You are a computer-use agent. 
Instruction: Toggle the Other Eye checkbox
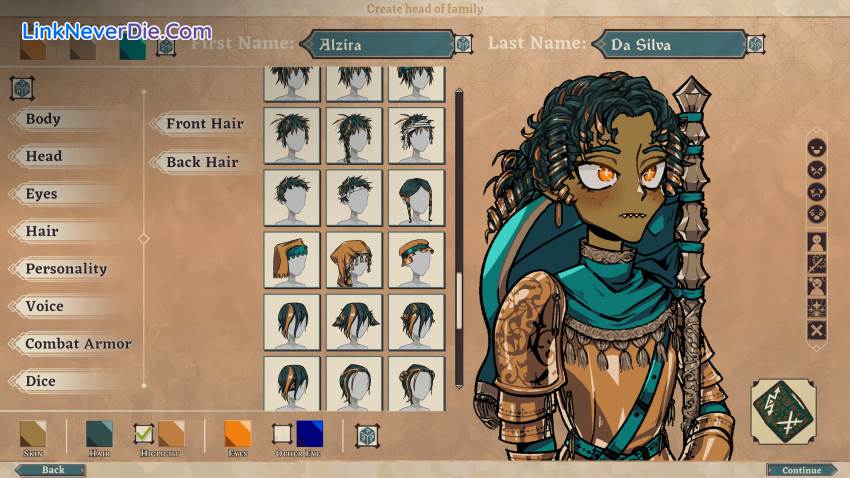tap(282, 434)
